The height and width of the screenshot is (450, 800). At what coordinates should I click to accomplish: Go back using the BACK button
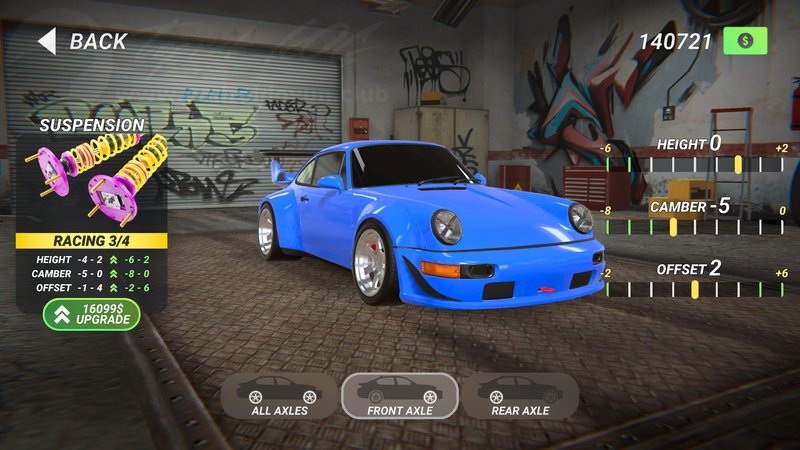[84, 41]
